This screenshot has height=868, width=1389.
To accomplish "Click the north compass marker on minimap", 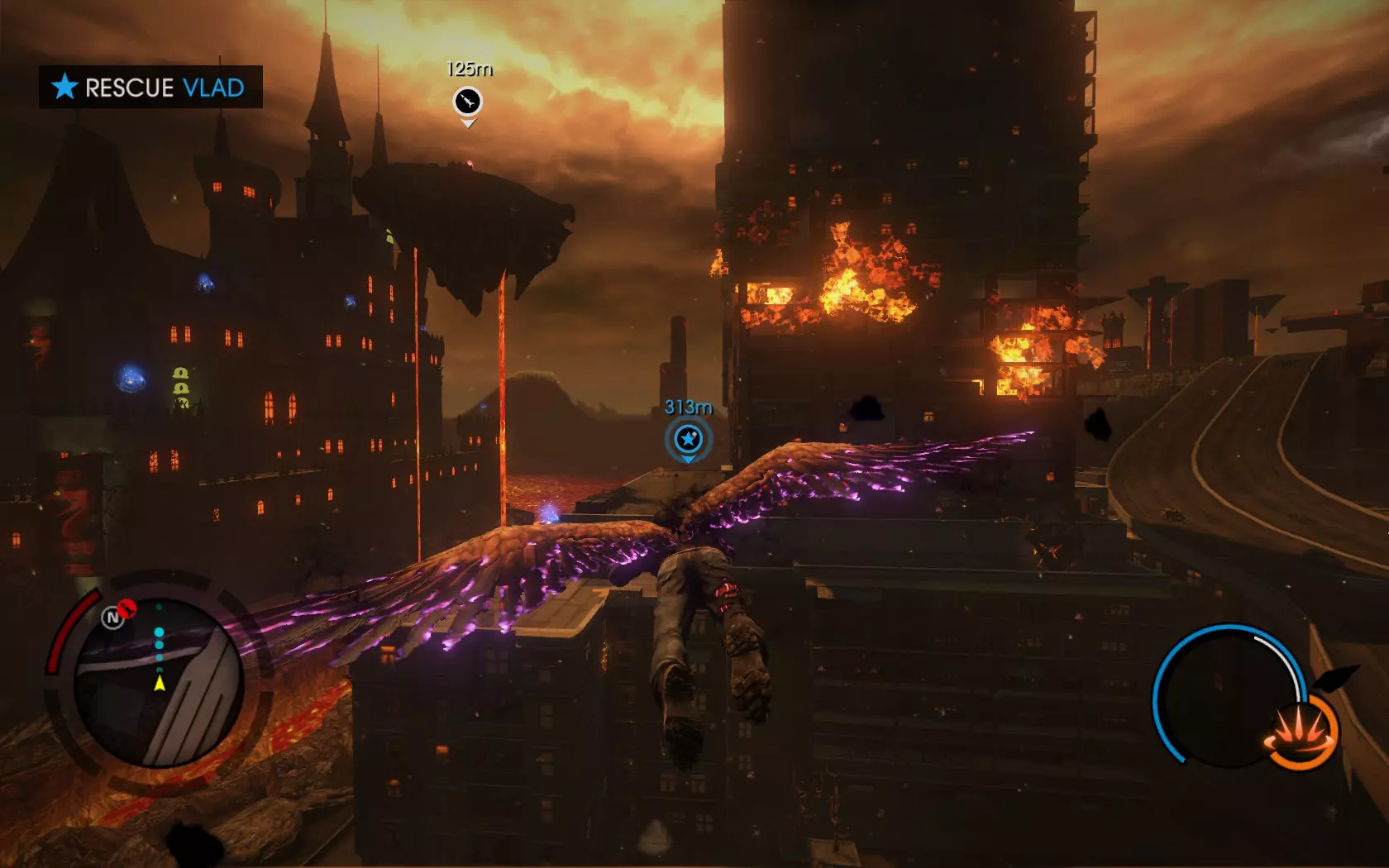I will [x=112, y=618].
